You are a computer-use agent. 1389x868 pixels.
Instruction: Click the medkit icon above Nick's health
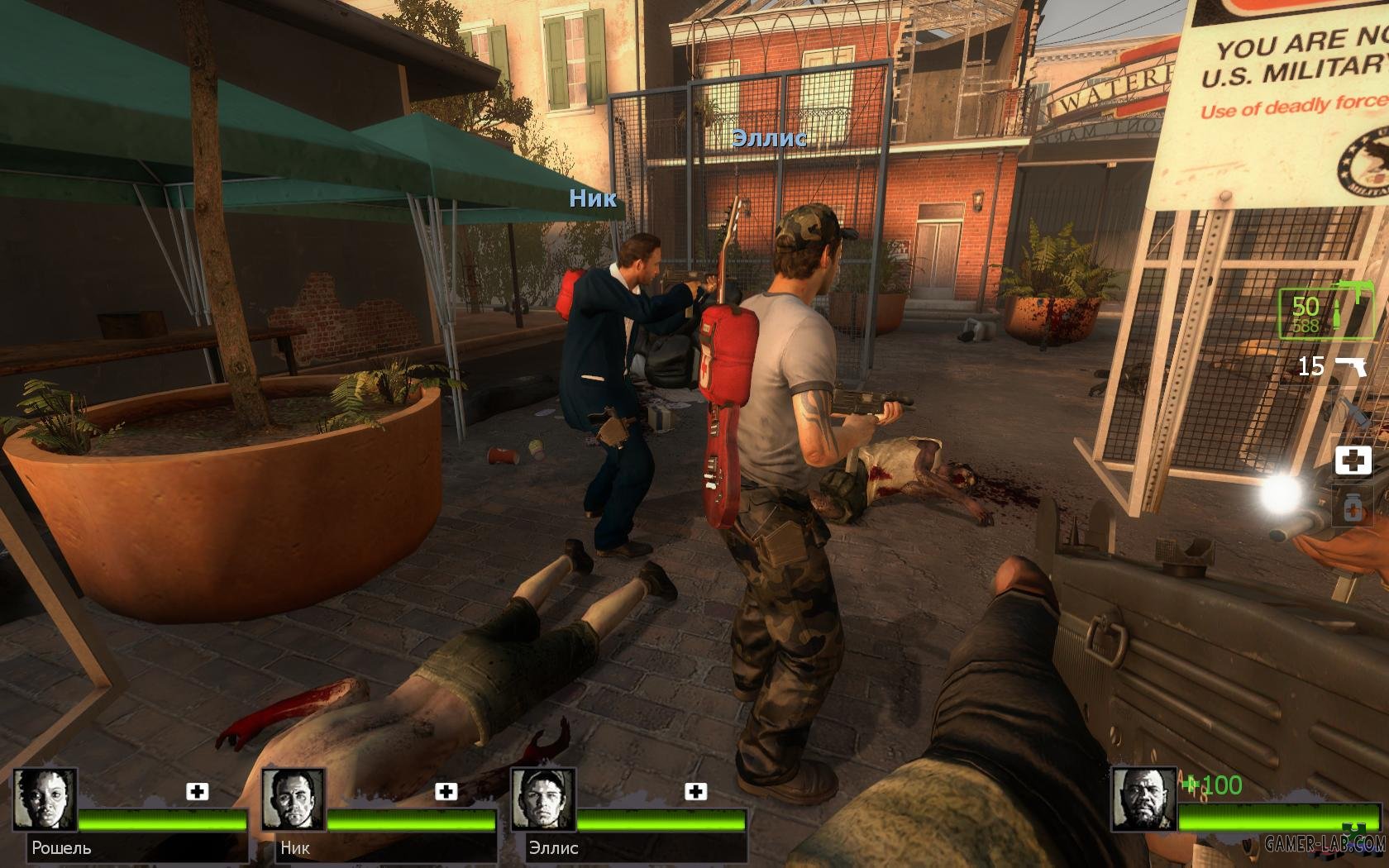point(446,792)
